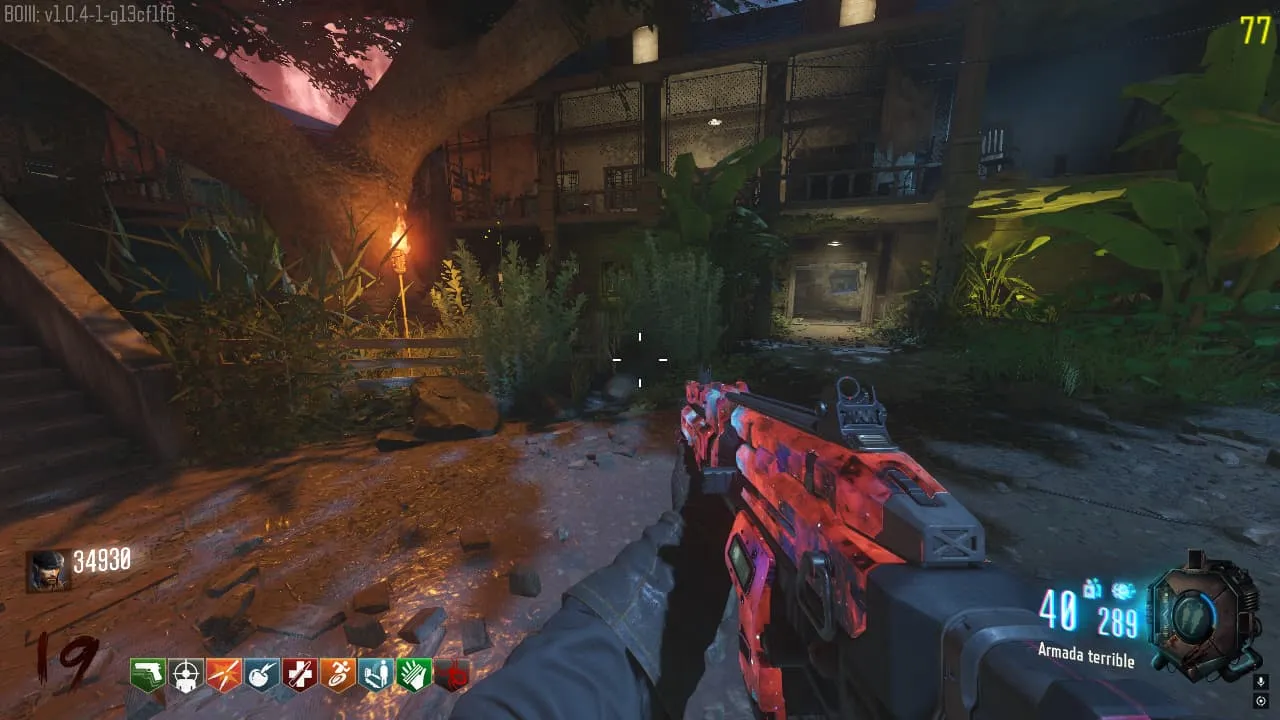Click the circular target overlay button
The width and height of the screenshot is (1280, 720).
coord(1260,701)
